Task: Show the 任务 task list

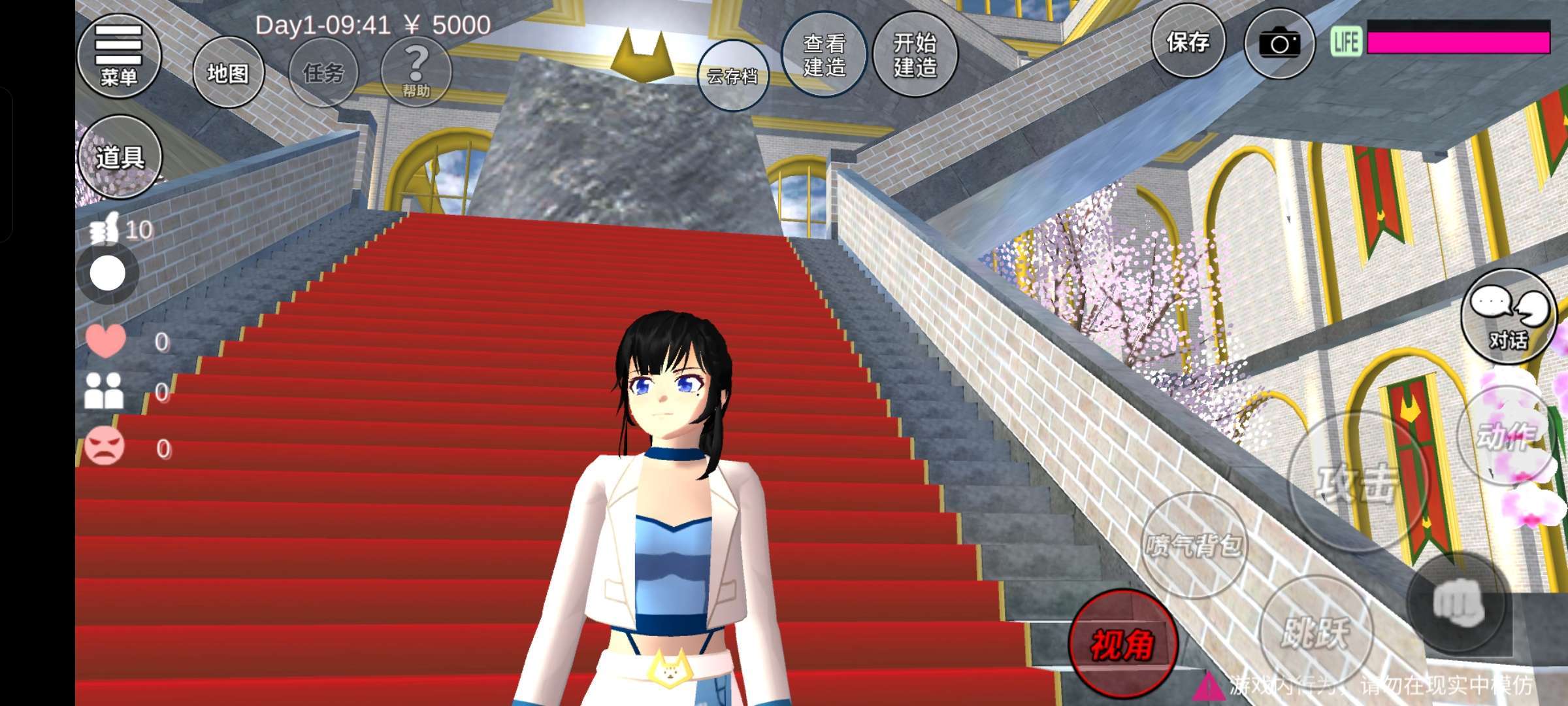Action: click(x=323, y=73)
